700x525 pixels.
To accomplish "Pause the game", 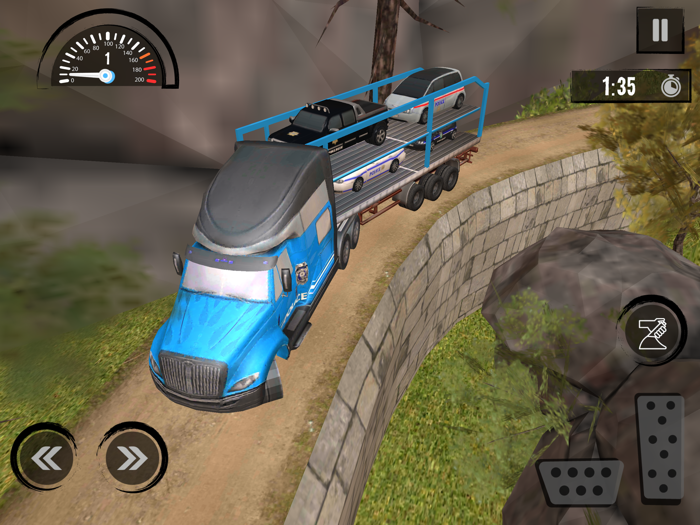I will pyautogui.click(x=659, y=30).
